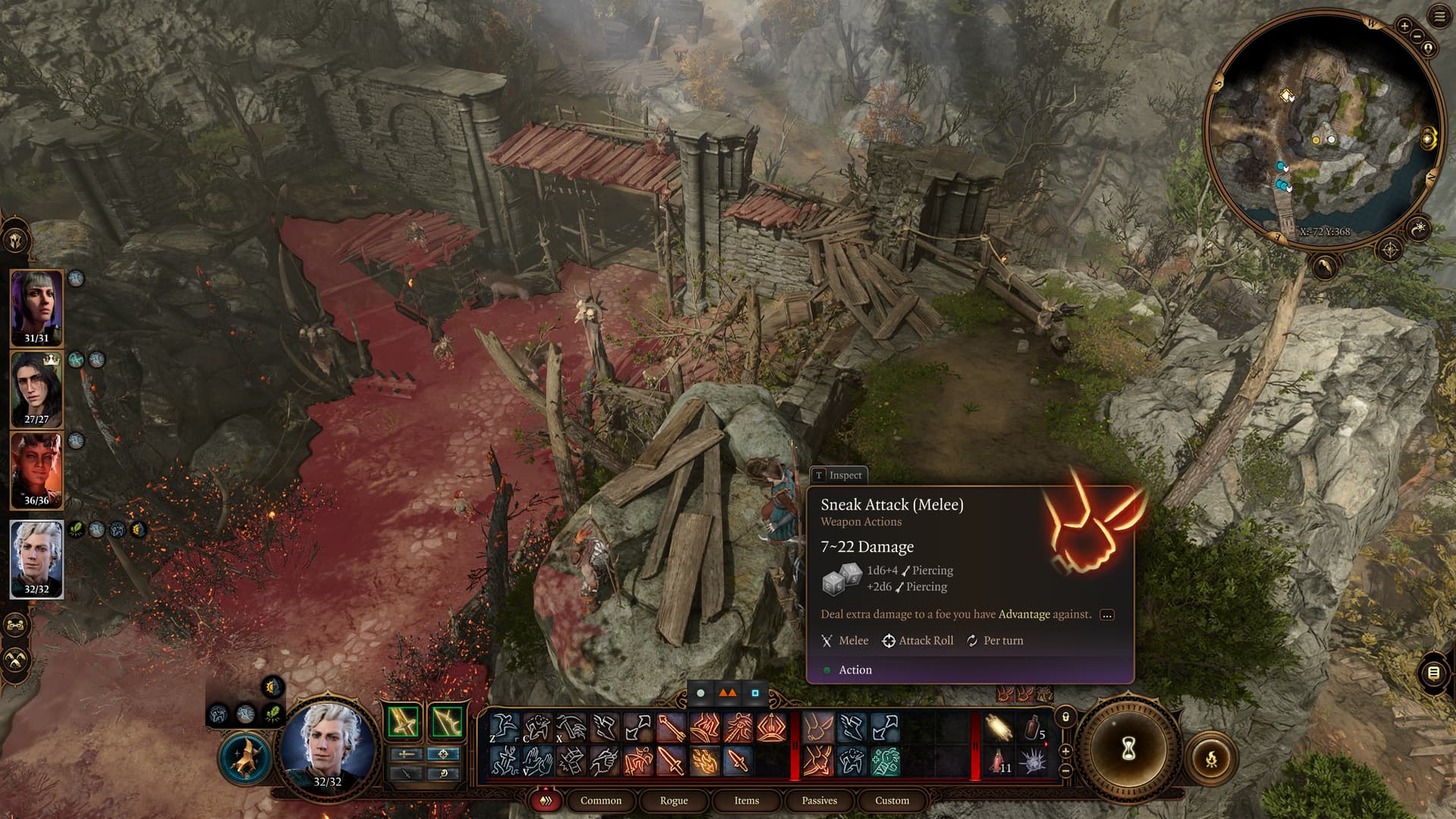Select the red tiefling companion portrait

pyautogui.click(x=36, y=469)
